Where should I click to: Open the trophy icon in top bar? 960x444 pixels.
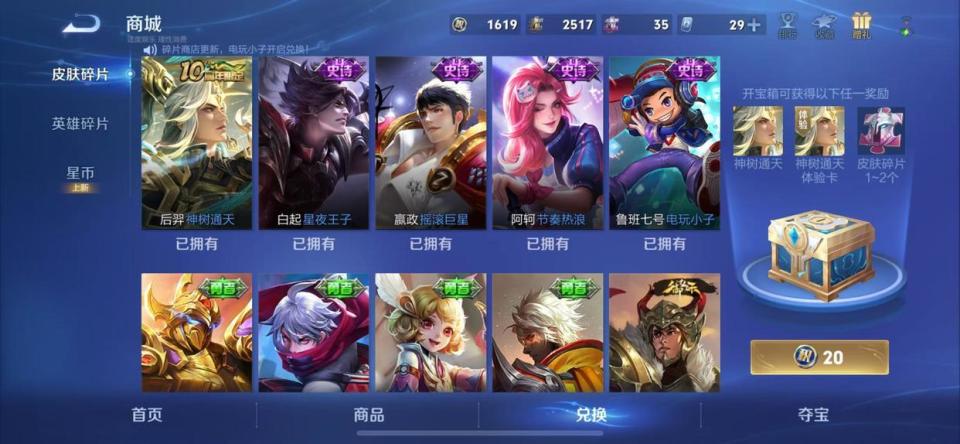pos(788,25)
